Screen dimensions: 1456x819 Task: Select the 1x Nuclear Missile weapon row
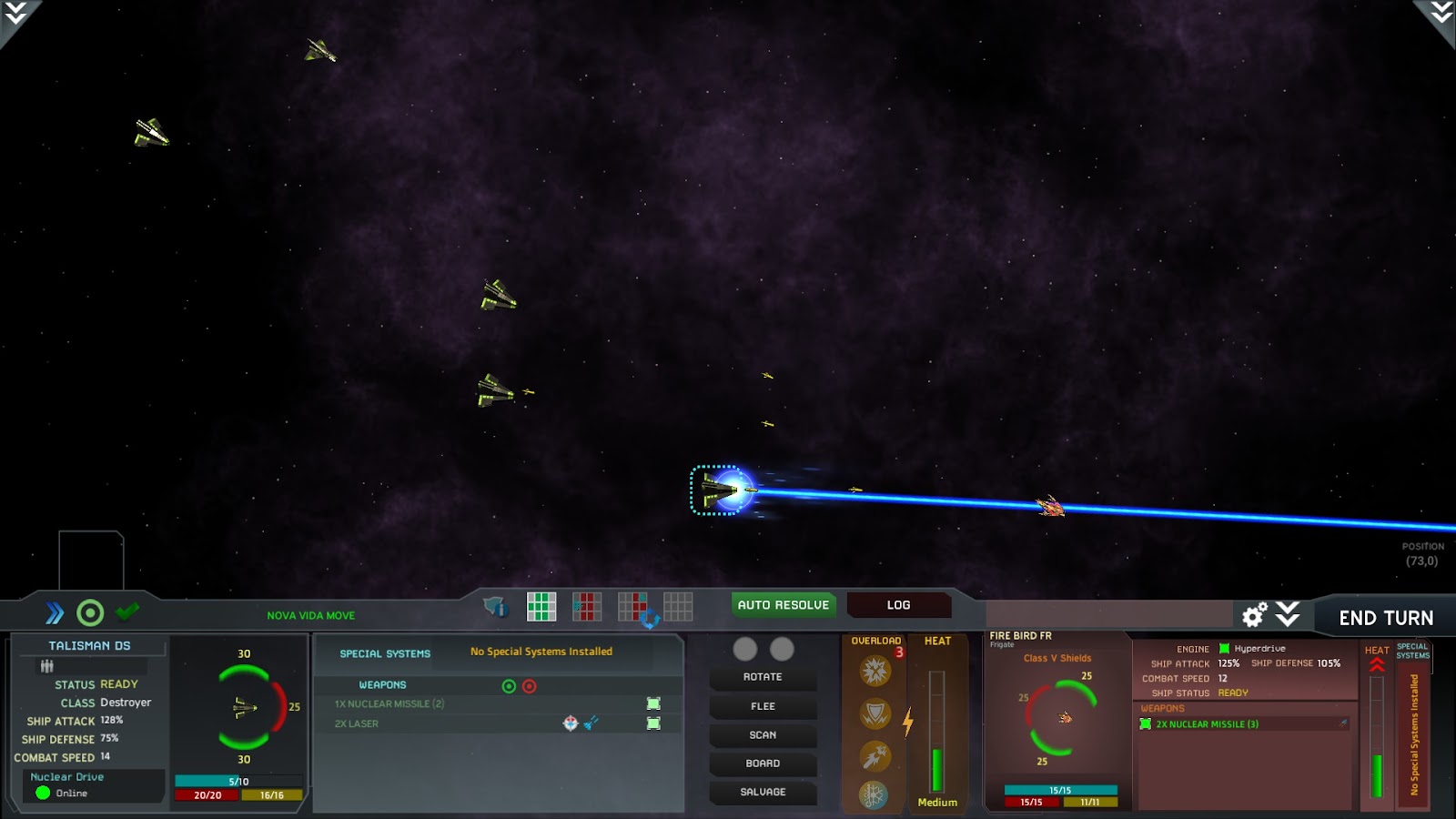point(389,703)
